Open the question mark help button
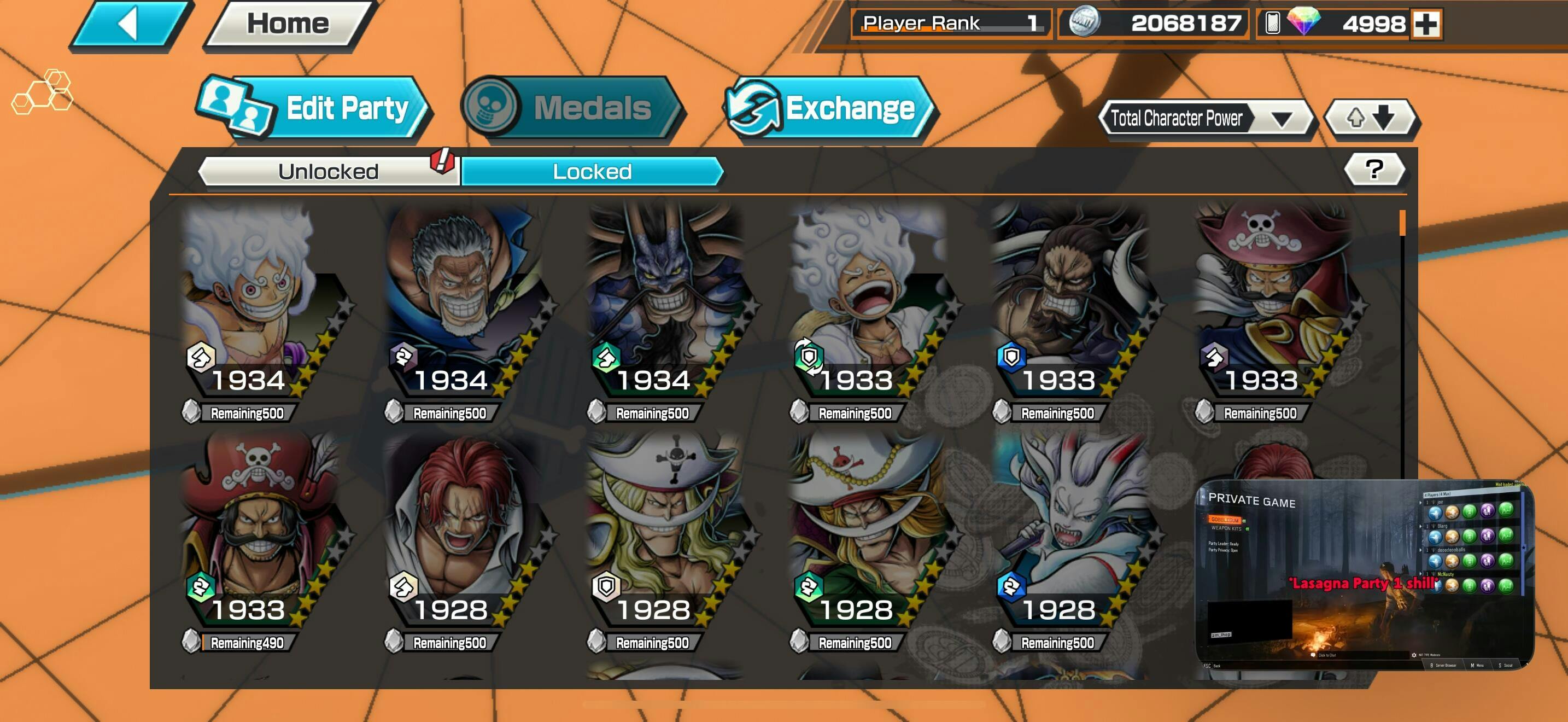The width and height of the screenshot is (1568, 722). point(1374,170)
